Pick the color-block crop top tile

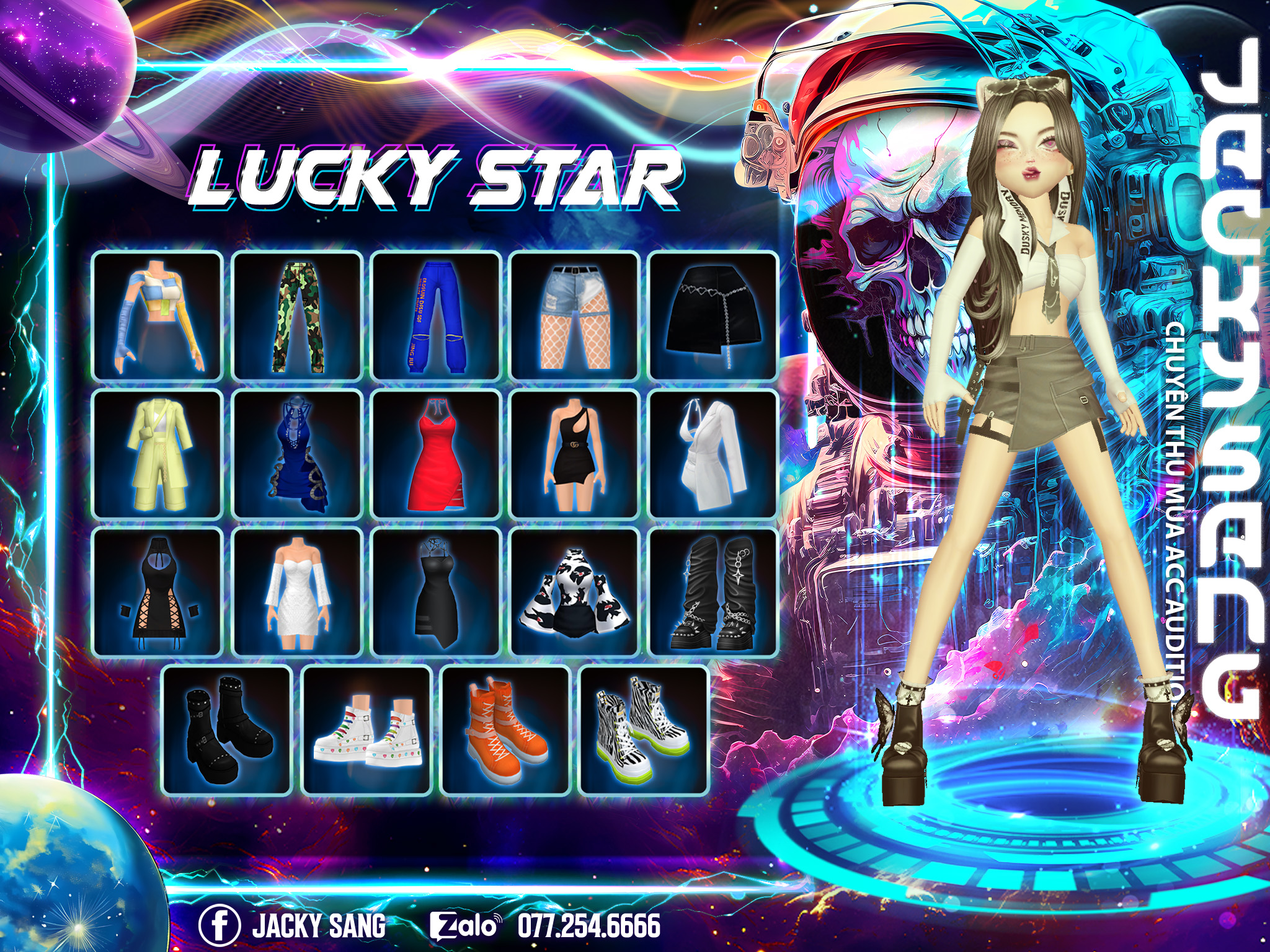coord(158,315)
